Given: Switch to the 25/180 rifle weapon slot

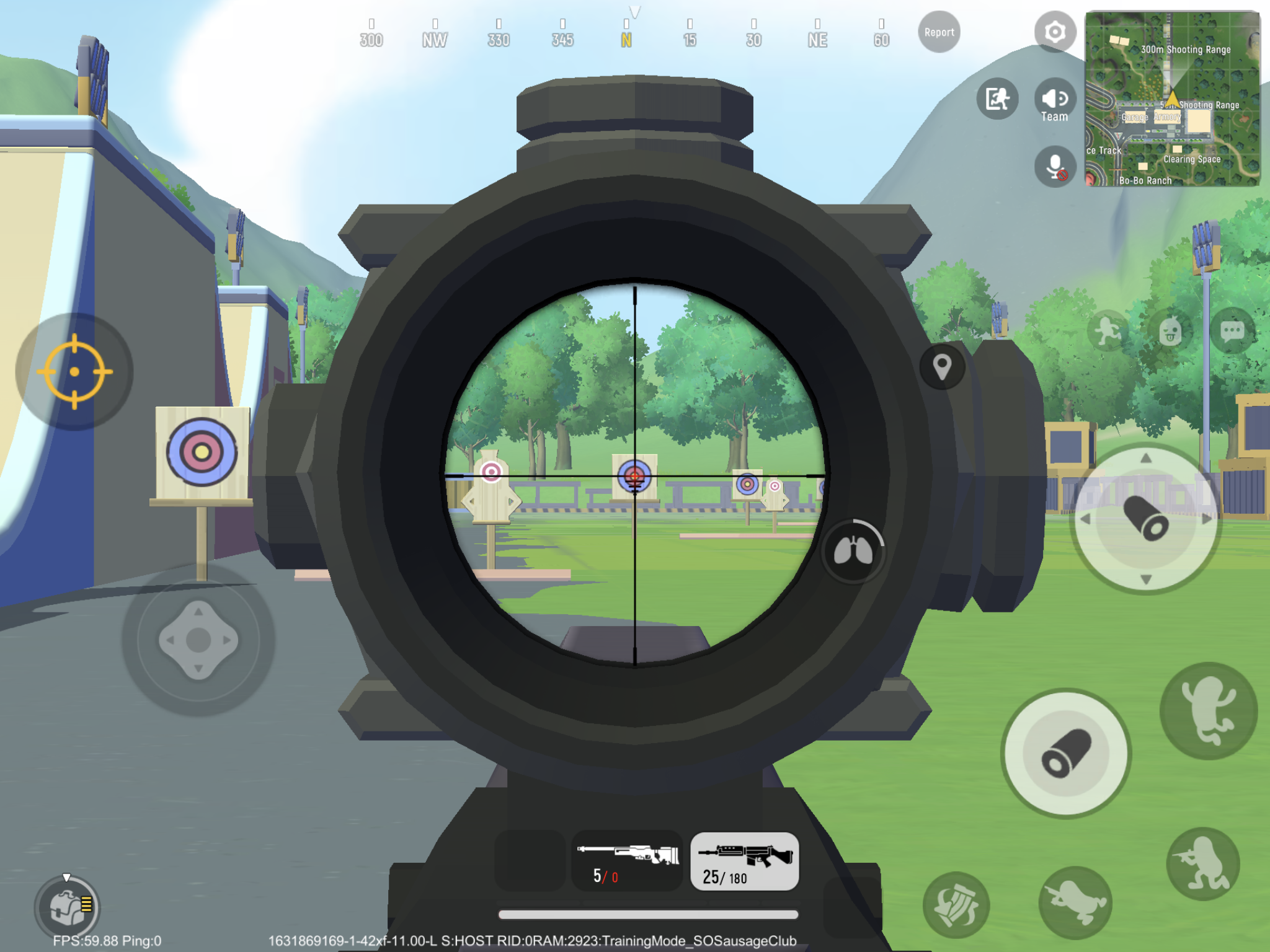Looking at the screenshot, I should point(744,858).
